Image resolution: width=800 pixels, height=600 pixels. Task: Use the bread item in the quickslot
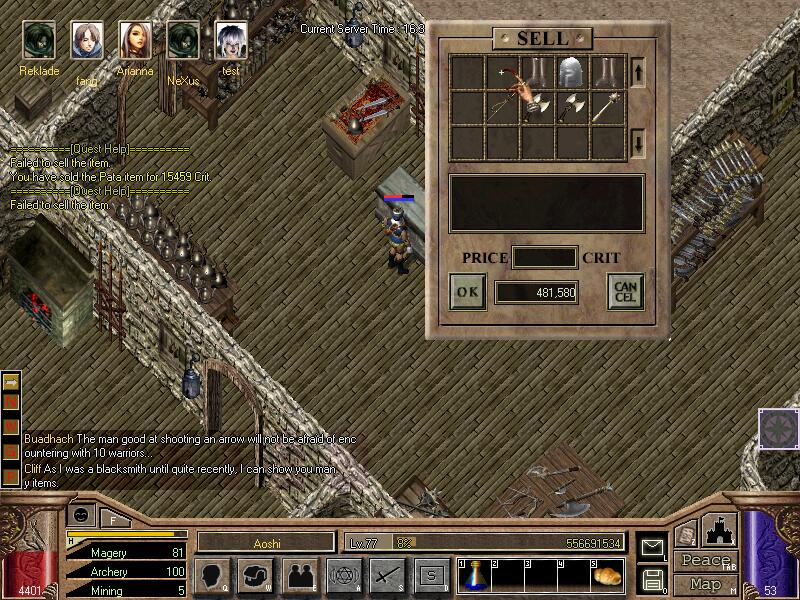pos(606,576)
